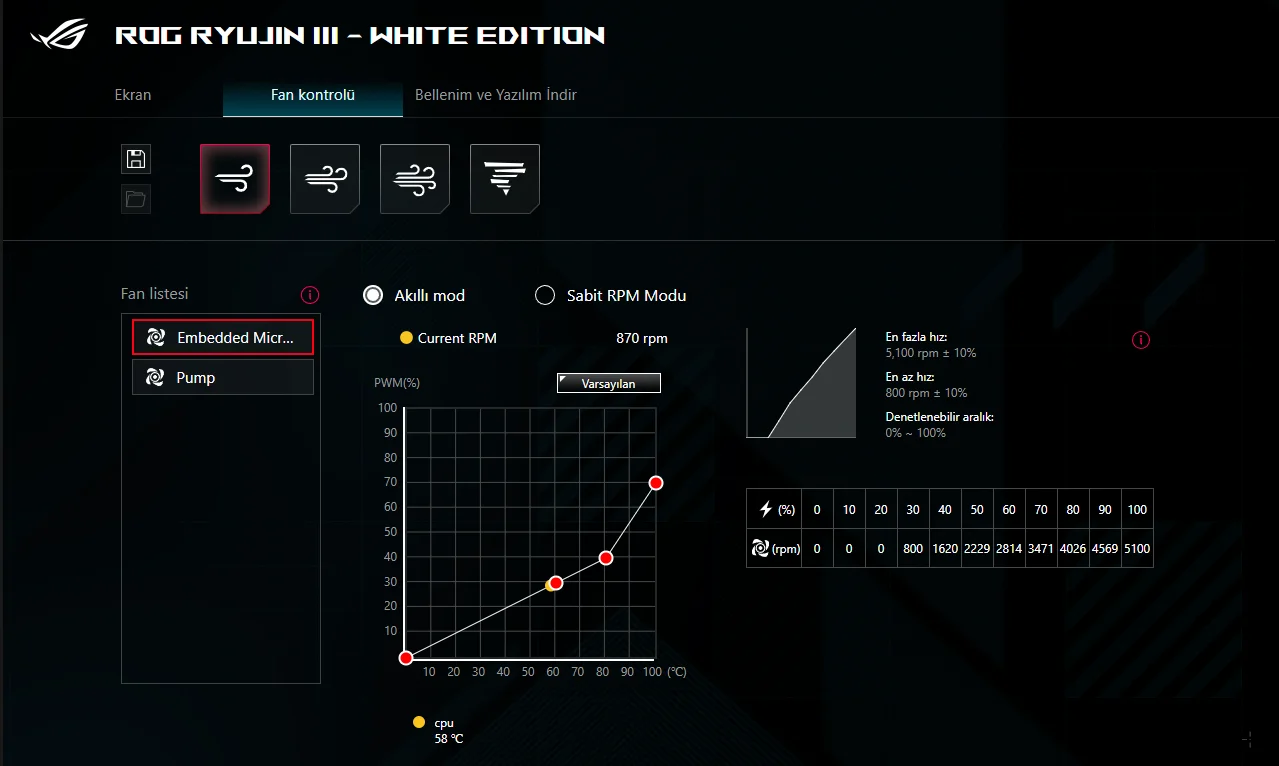Show the info icon beside Fan listesi
Viewport: 1279px width, 766px height.
click(x=310, y=295)
